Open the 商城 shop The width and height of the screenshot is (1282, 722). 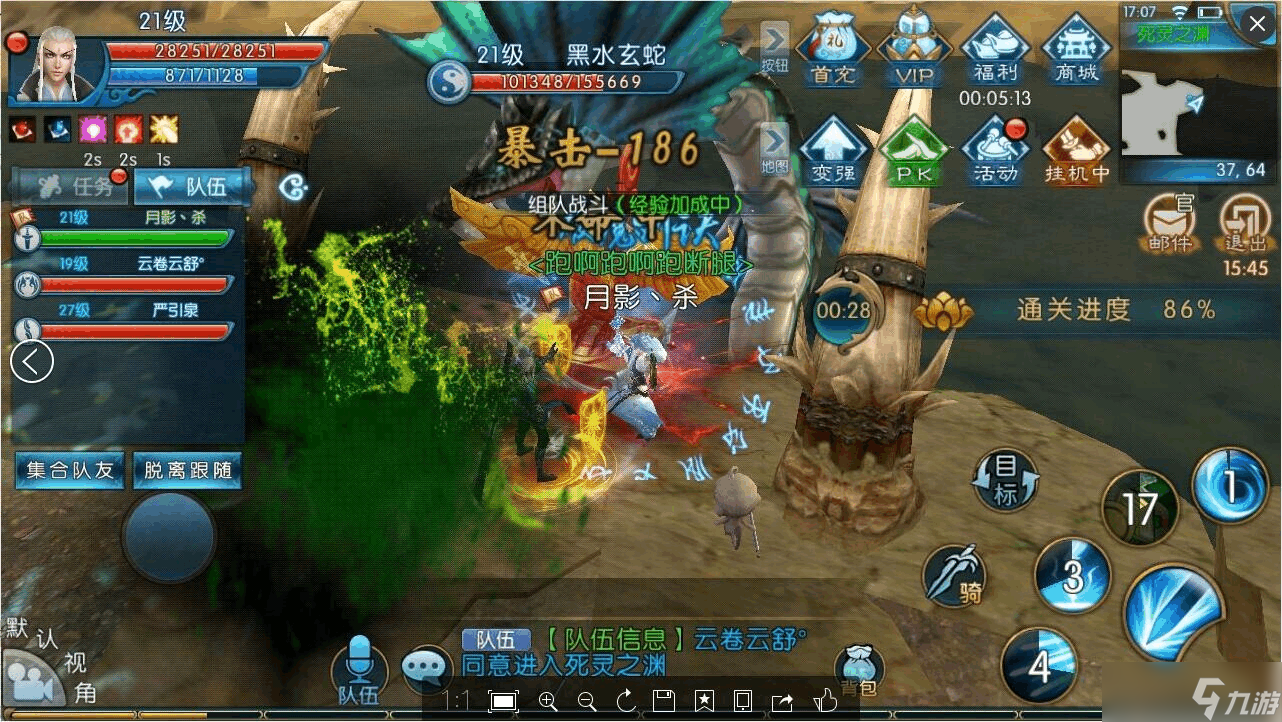pos(1076,50)
